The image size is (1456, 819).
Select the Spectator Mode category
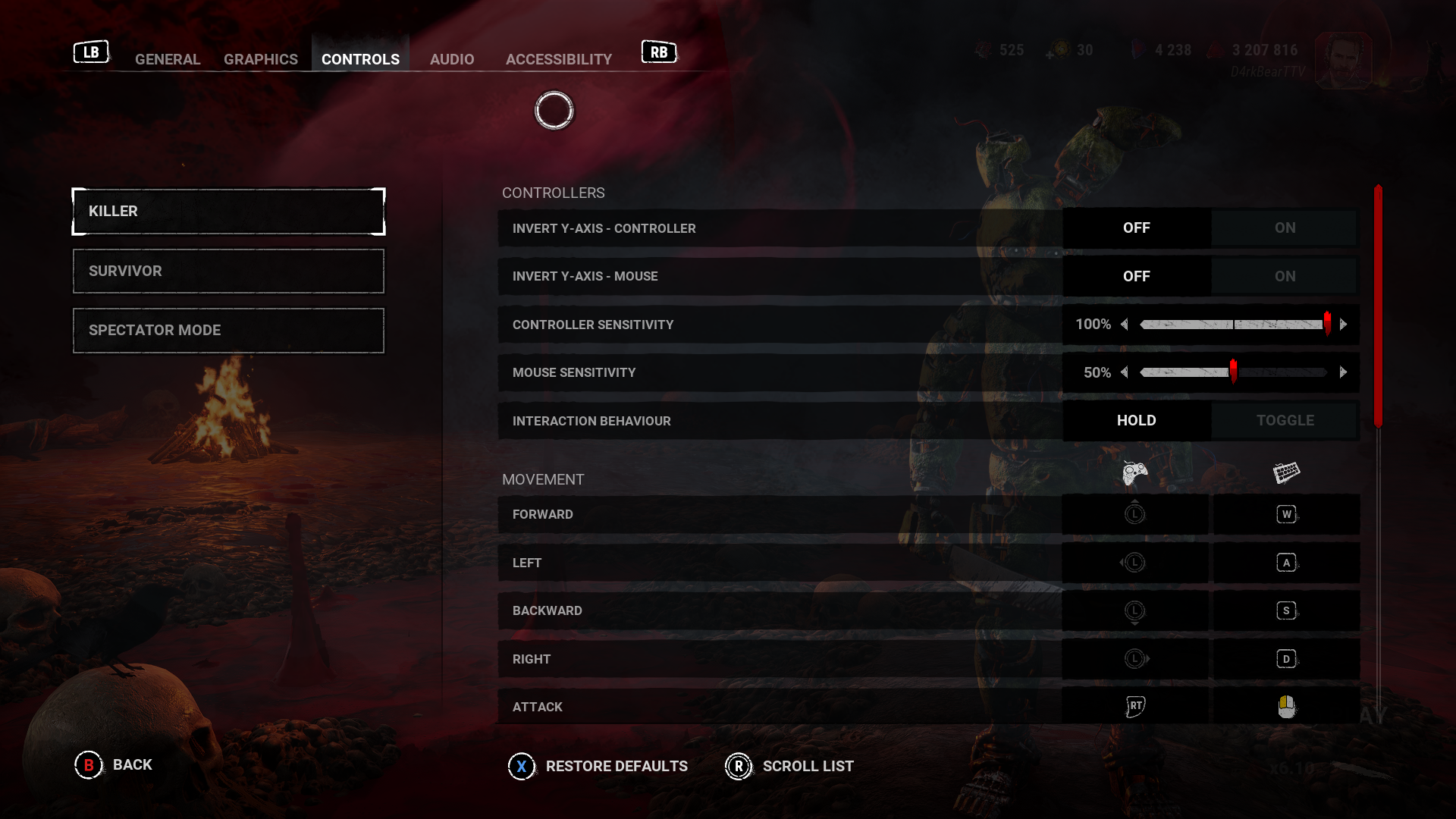pos(228,331)
